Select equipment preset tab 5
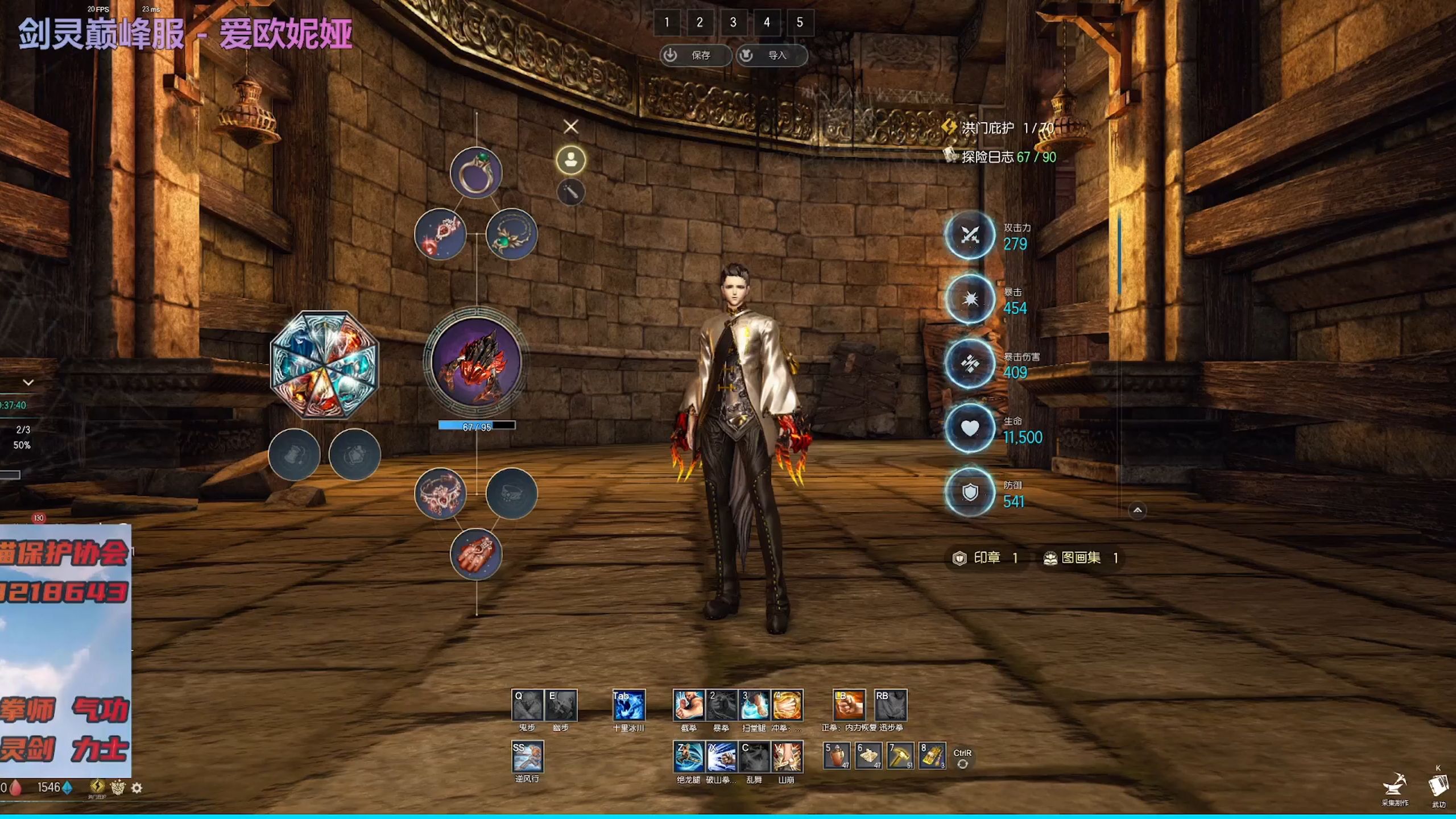 pos(800,23)
